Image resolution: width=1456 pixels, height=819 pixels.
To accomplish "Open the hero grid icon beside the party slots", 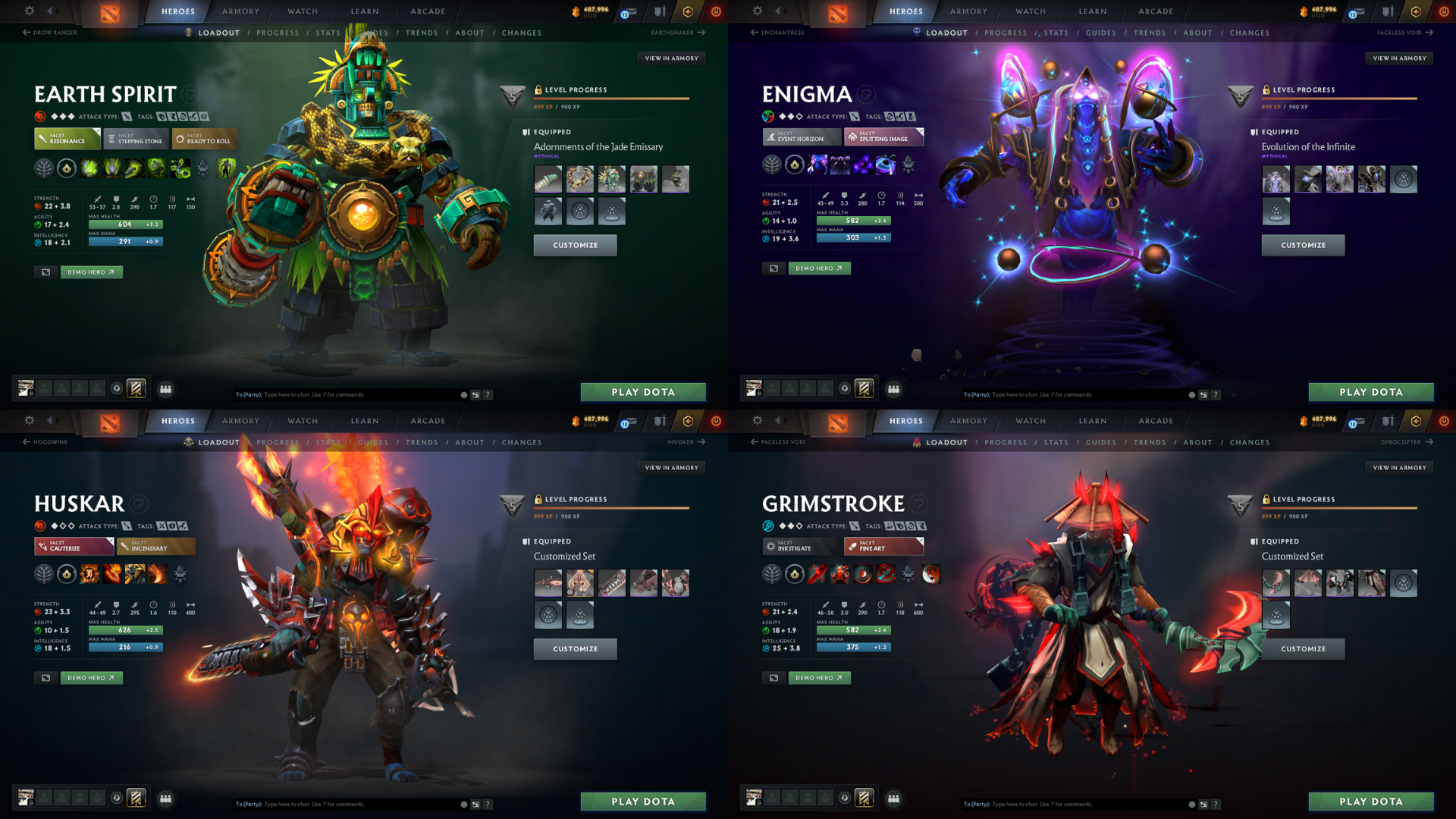I will click(165, 389).
